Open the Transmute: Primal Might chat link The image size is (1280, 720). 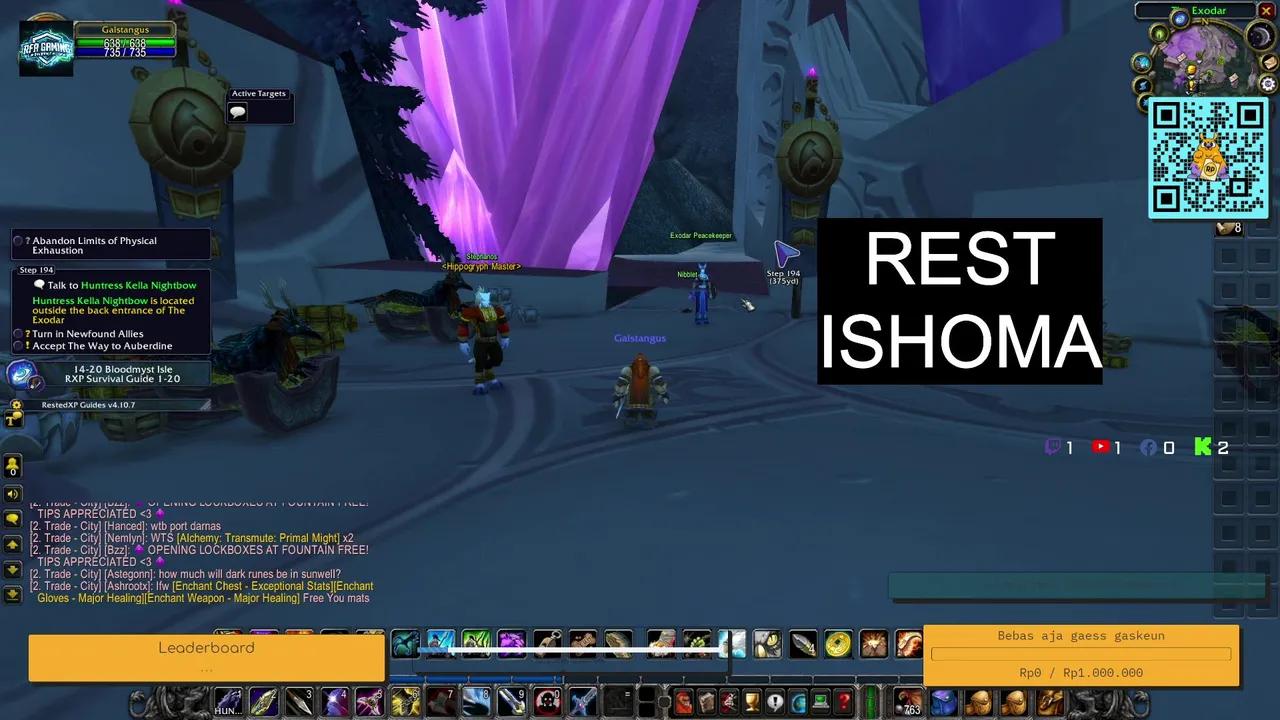pos(252,540)
